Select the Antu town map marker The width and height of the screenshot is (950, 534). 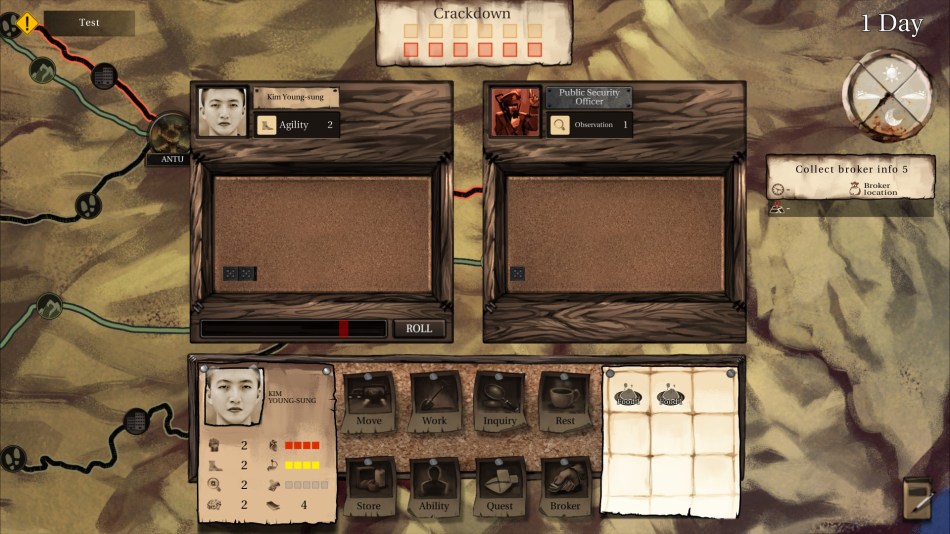coord(167,135)
